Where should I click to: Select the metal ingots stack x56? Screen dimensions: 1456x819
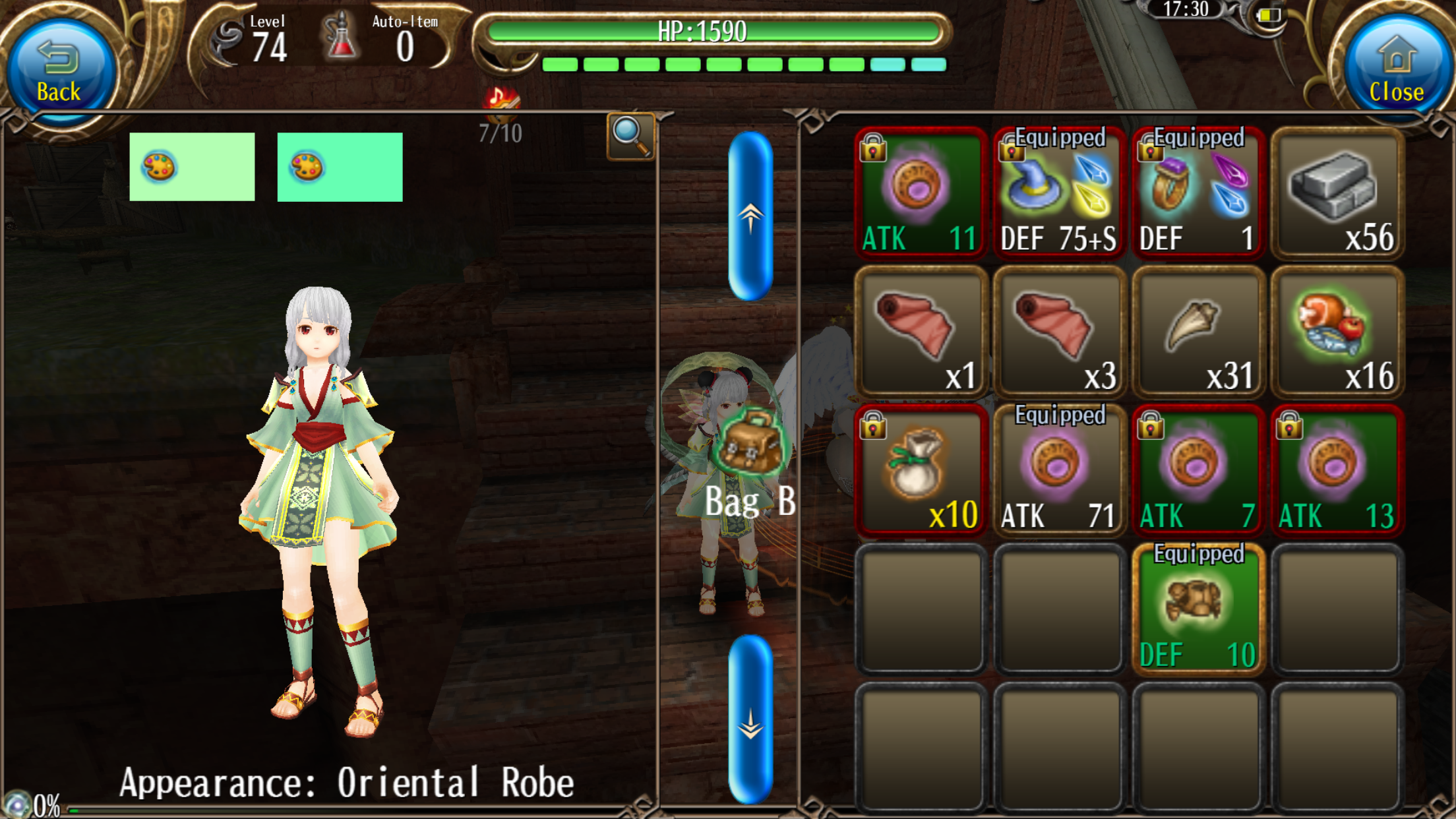(x=1337, y=192)
